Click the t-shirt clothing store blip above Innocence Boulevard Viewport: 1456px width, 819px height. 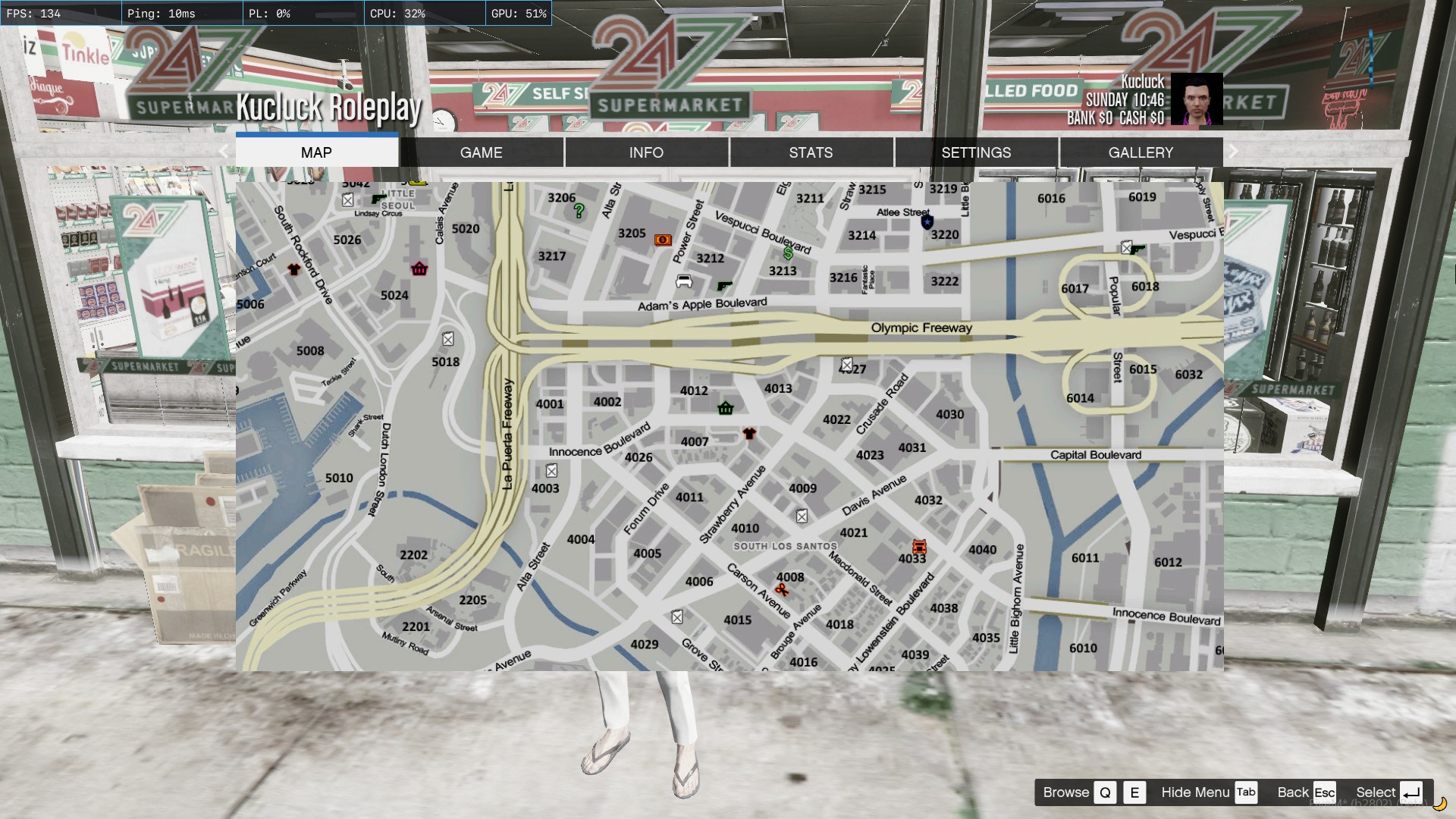pos(749,434)
